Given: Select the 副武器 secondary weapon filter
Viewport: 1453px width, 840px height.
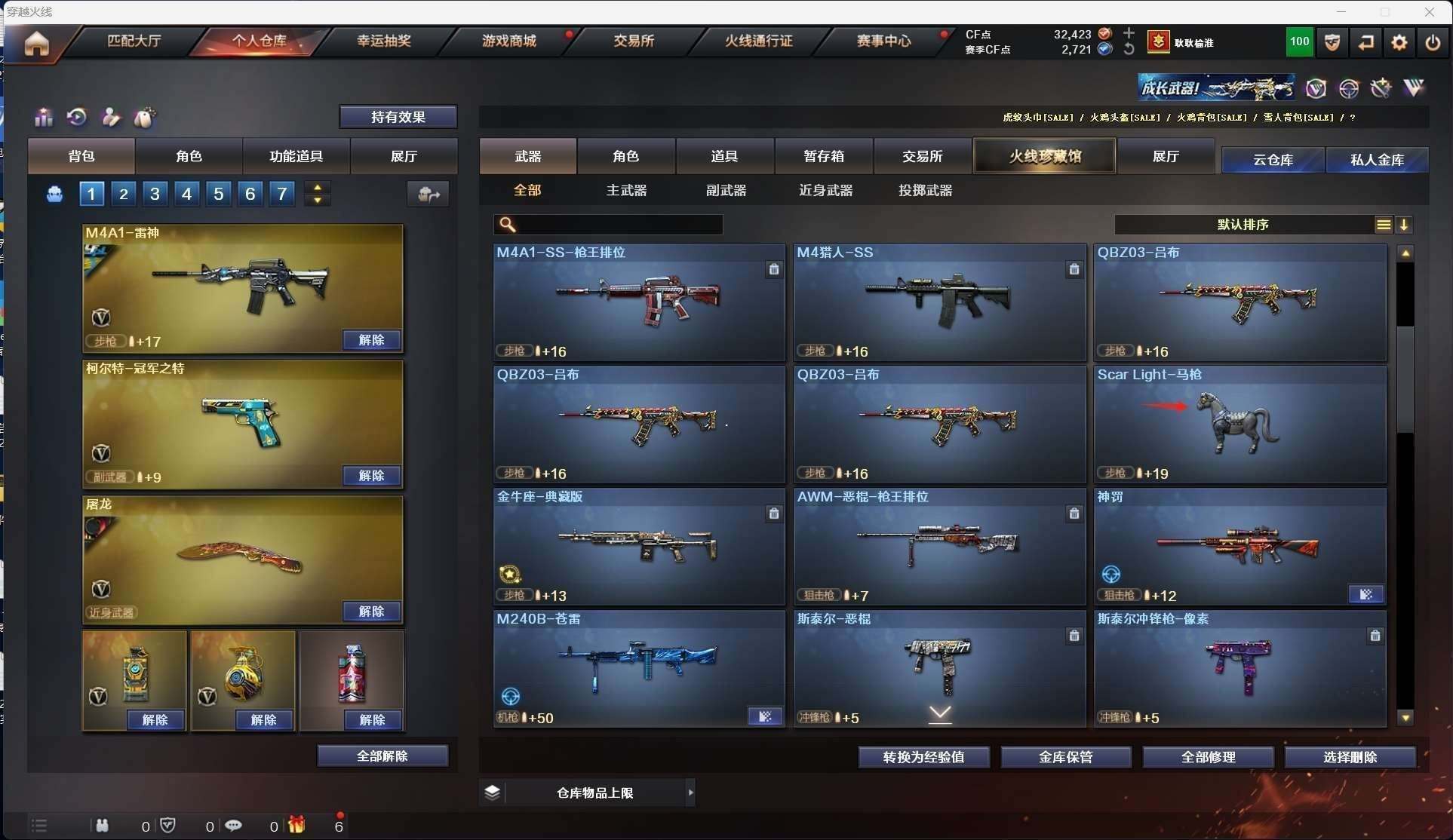Looking at the screenshot, I should (726, 190).
